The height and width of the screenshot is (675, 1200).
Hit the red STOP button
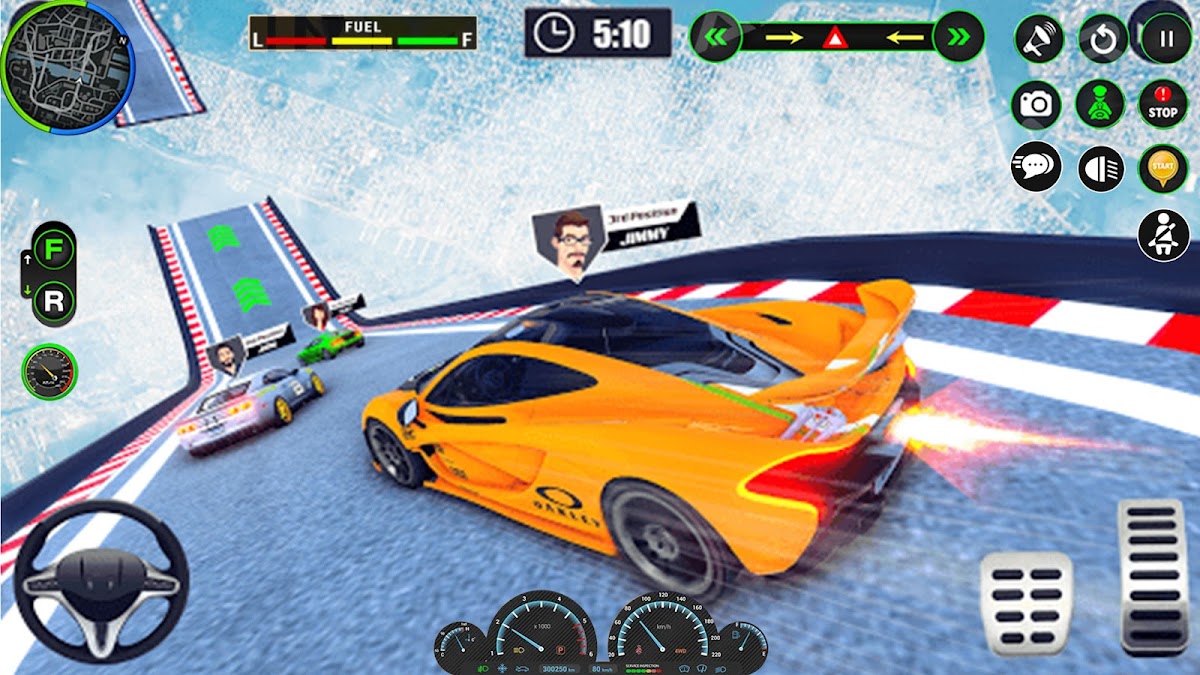point(1163,105)
